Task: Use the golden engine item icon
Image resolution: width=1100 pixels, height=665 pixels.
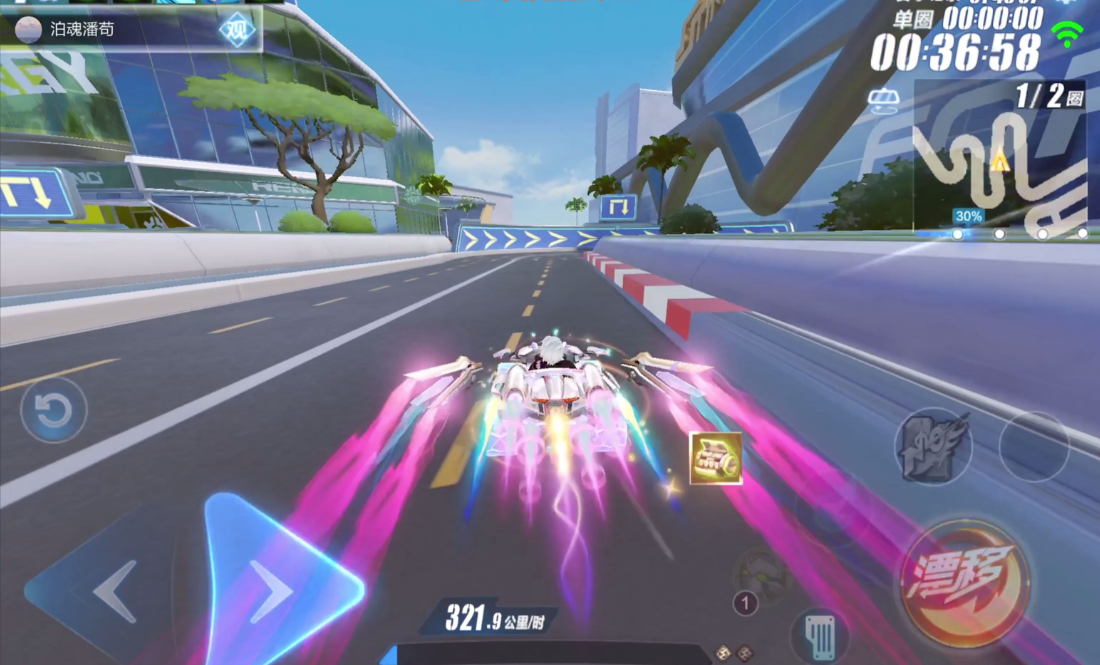Action: pyautogui.click(x=716, y=458)
